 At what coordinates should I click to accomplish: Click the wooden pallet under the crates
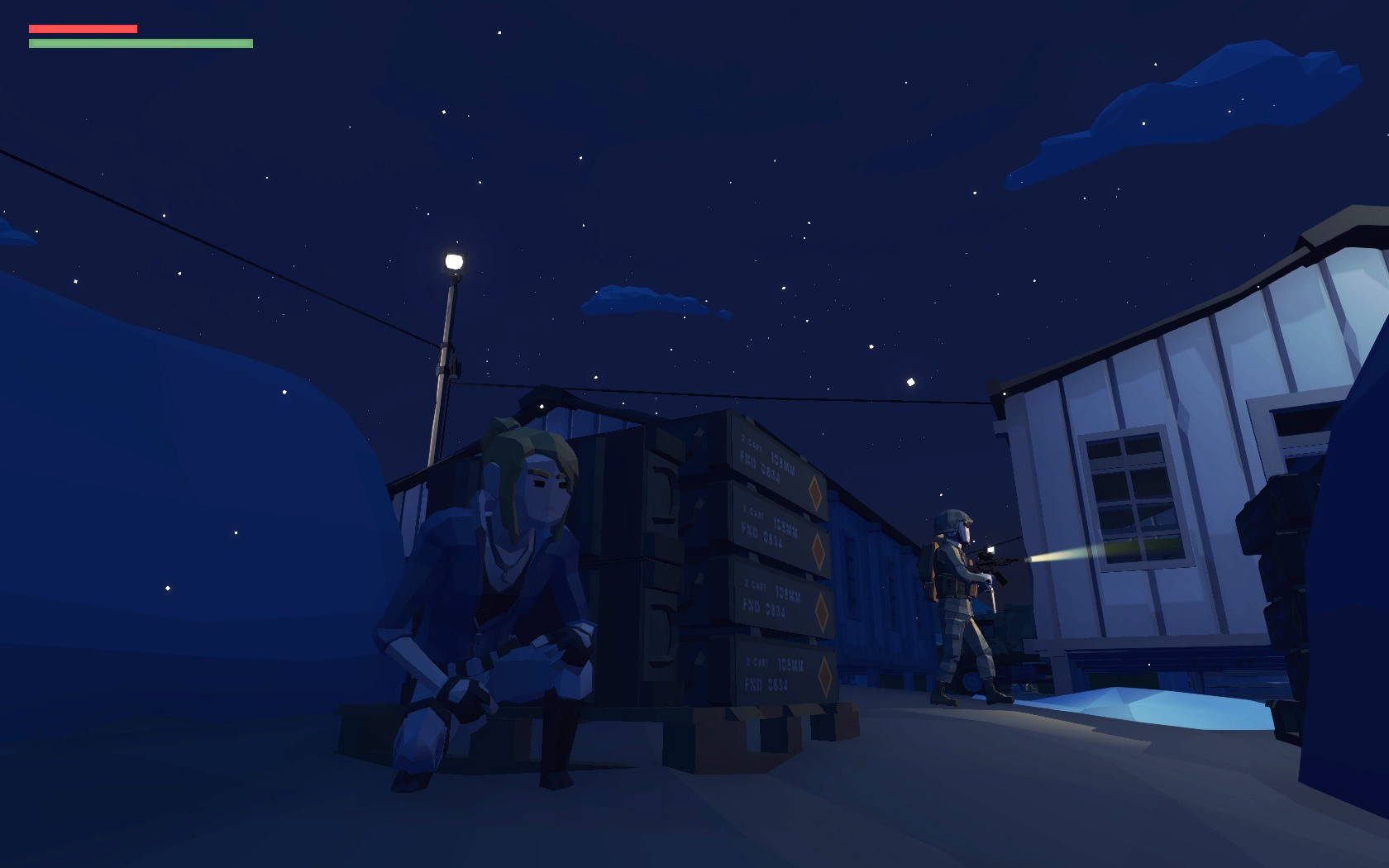coord(769,727)
